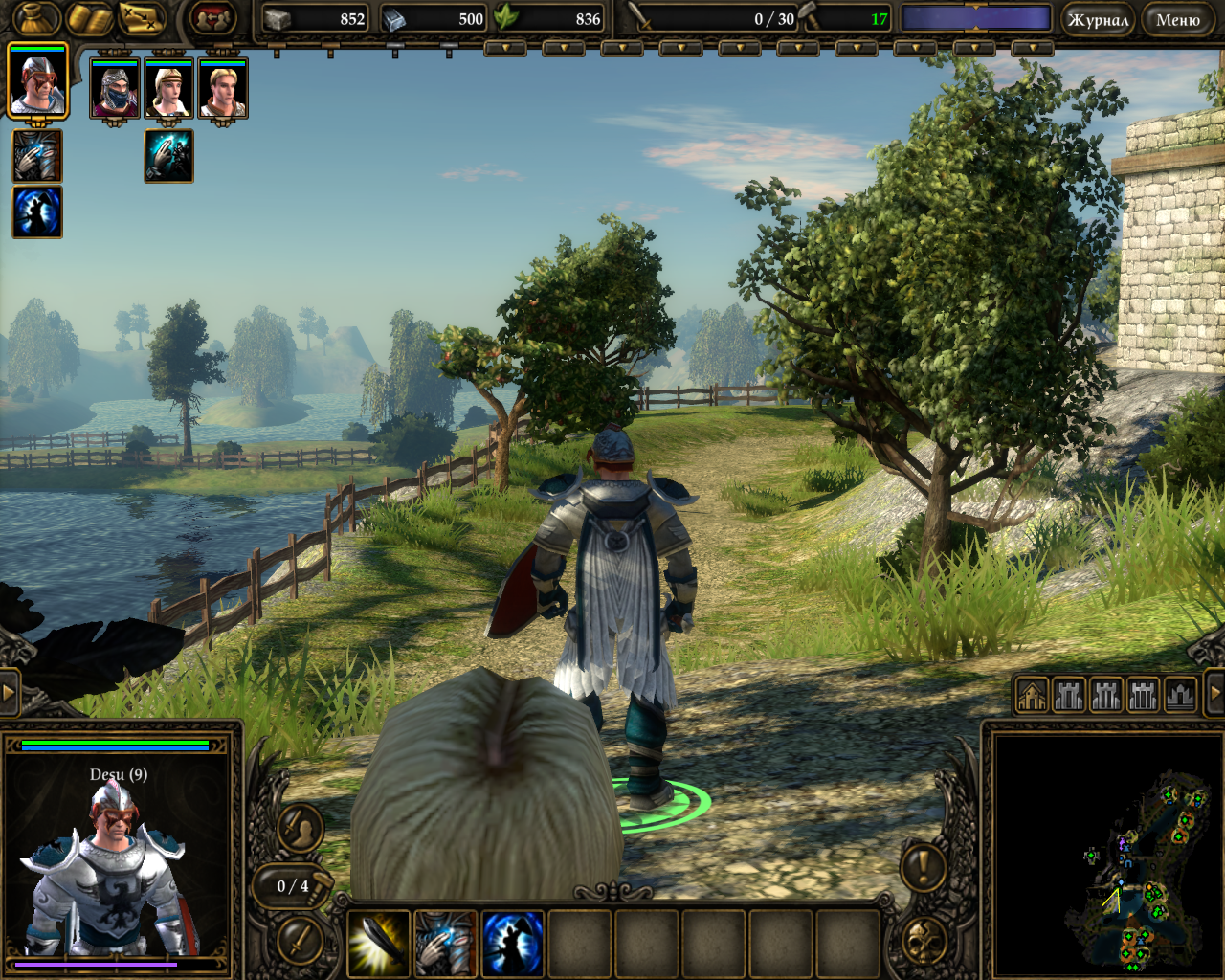The image size is (1225, 980).
Task: Open the treasure map icon
Action: 142,18
